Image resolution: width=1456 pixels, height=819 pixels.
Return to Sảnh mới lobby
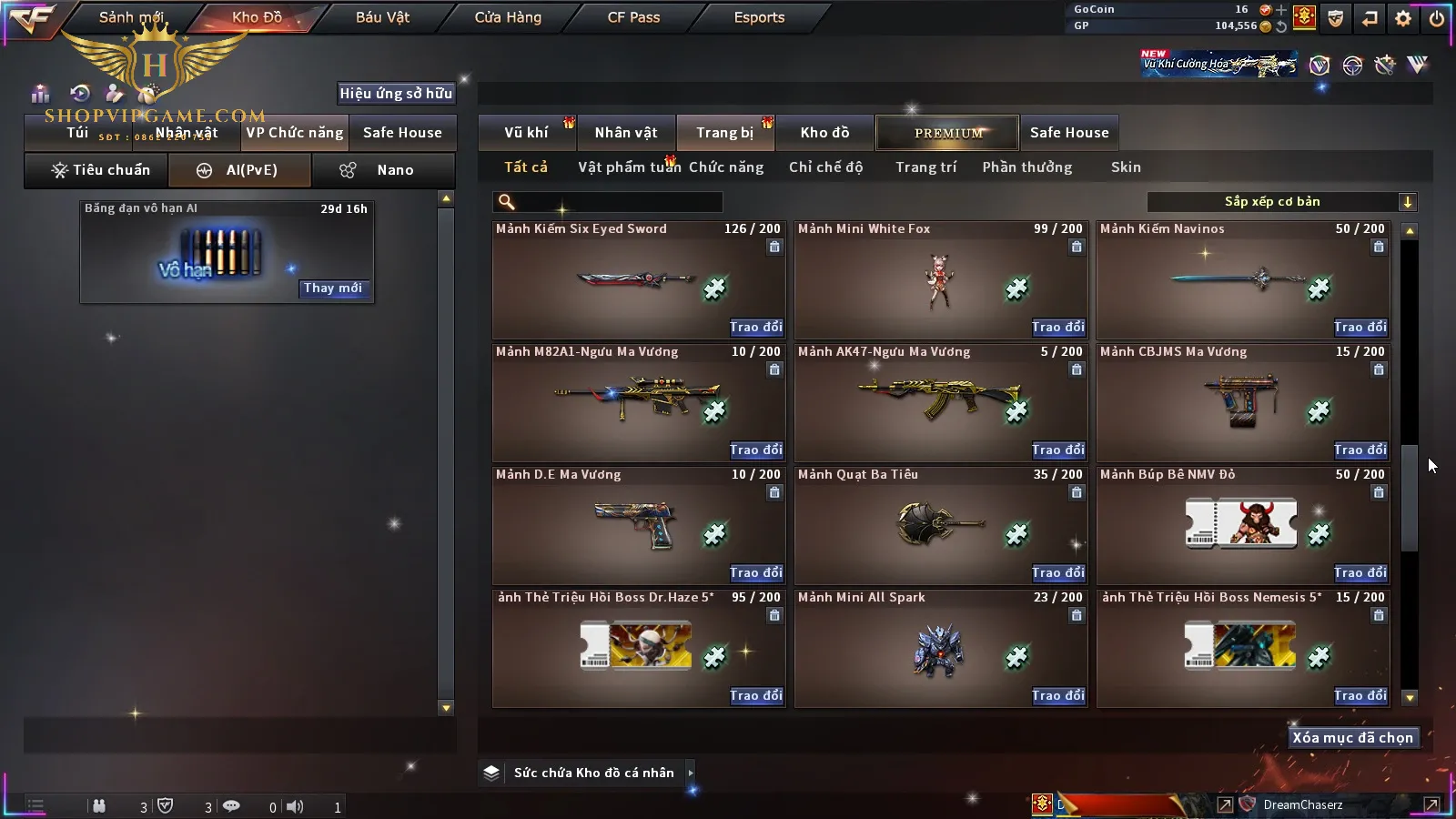point(131,17)
